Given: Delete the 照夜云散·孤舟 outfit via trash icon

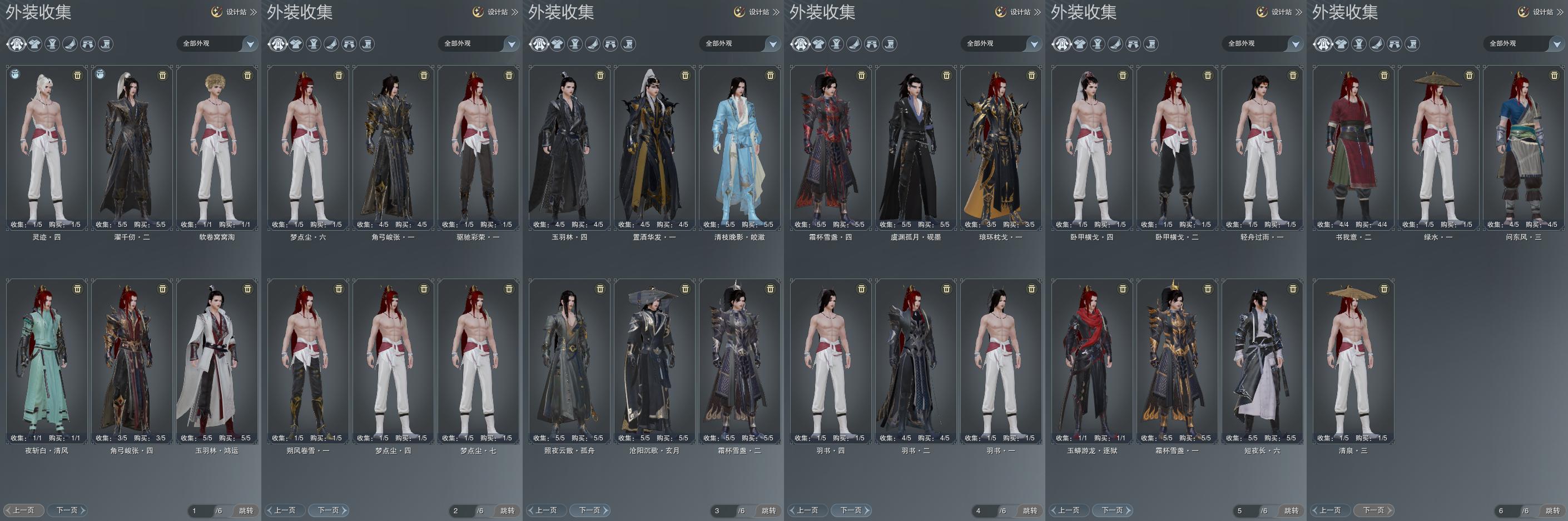Looking at the screenshot, I should click(600, 289).
